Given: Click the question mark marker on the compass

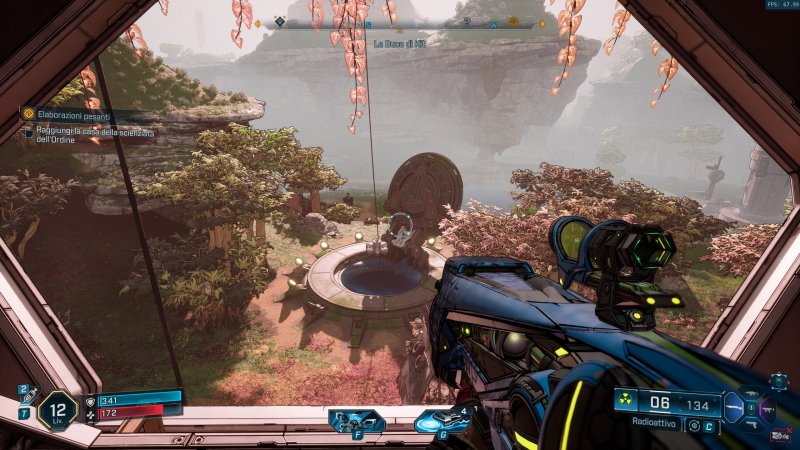Looking at the screenshot, I should (467, 22).
